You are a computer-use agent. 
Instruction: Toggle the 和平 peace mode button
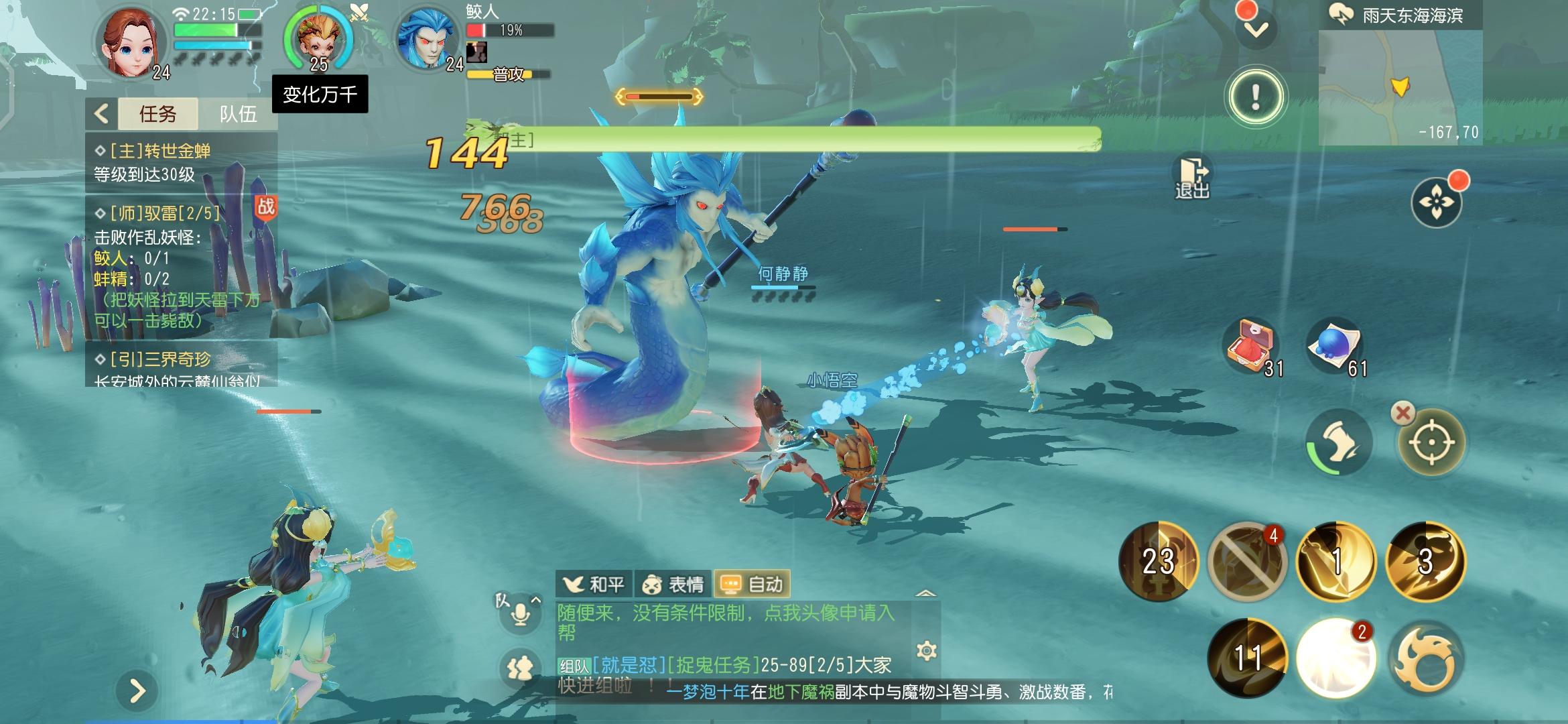594,585
